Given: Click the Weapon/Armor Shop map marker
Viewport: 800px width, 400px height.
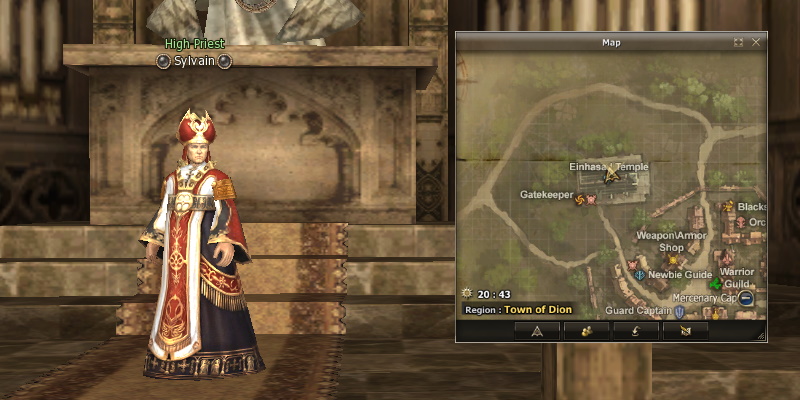Looking at the screenshot, I should click(x=672, y=260).
